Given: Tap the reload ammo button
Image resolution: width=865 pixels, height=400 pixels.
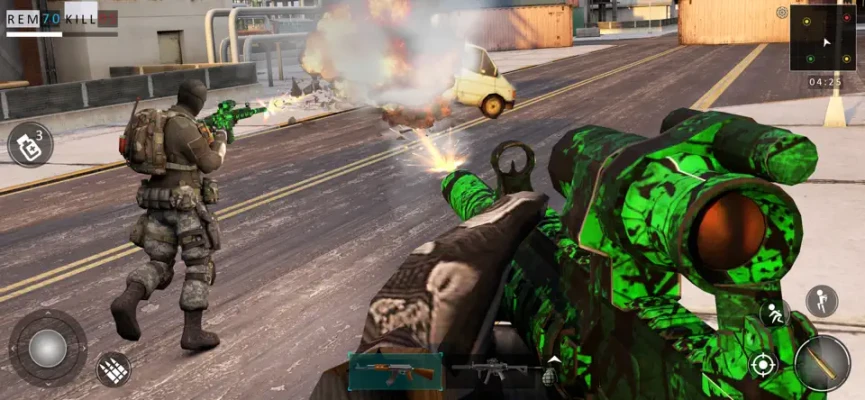Looking at the screenshot, I should [x=113, y=369].
